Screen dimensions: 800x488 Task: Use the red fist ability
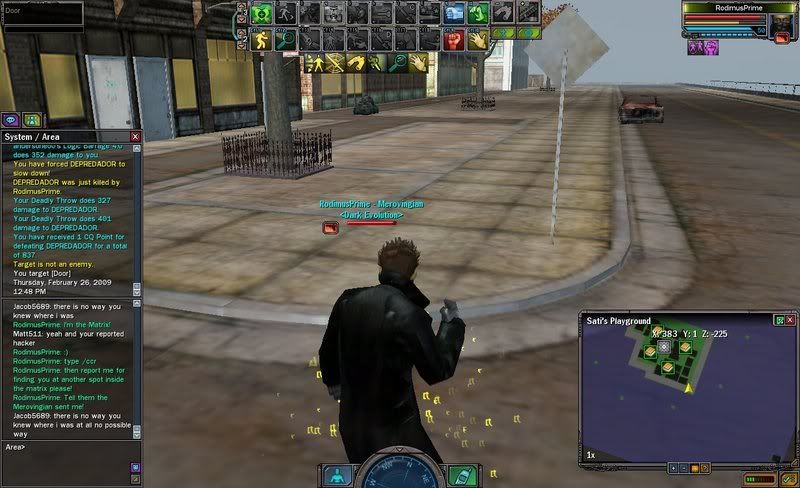[453, 39]
